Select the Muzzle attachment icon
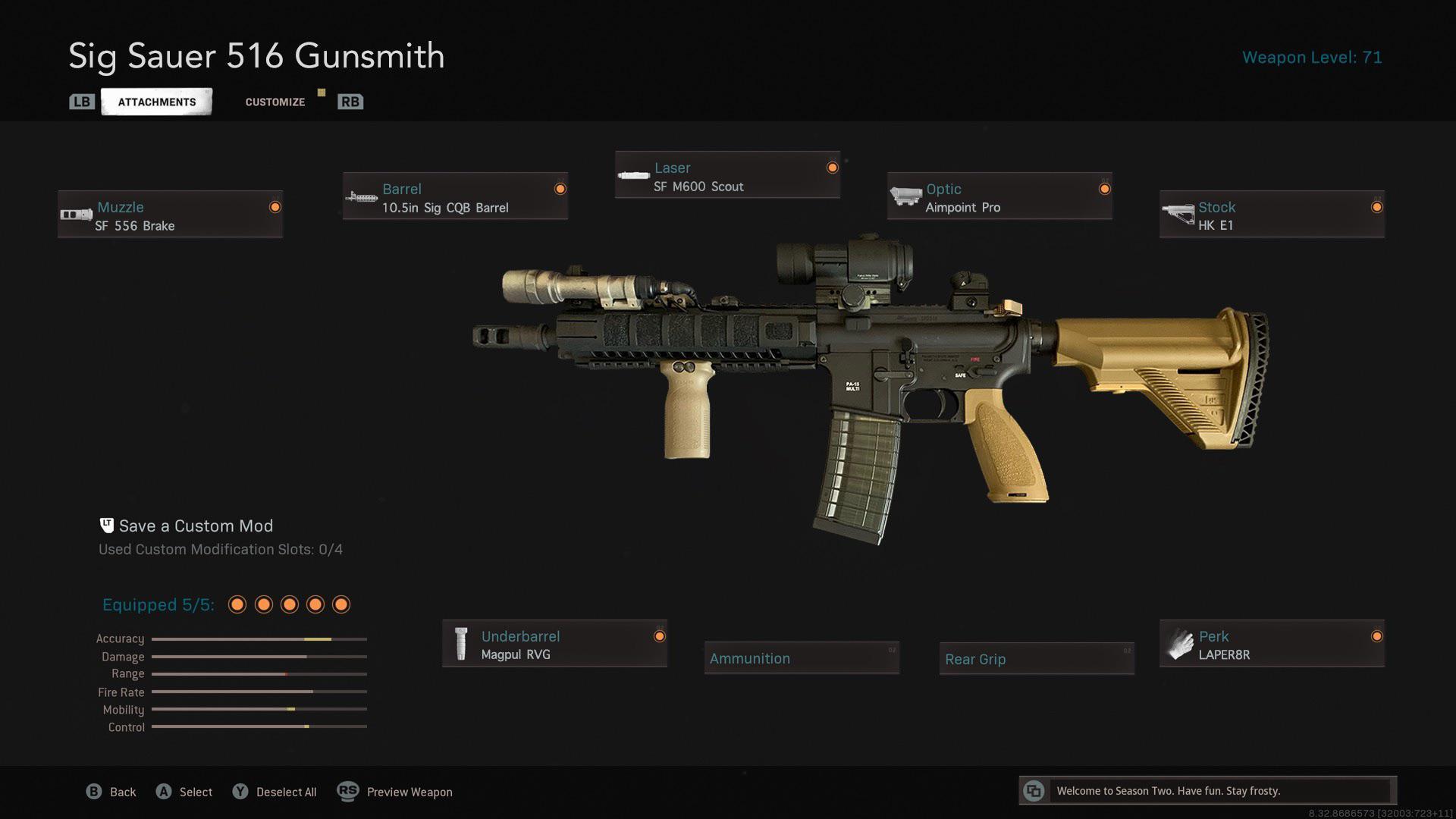This screenshot has height=819, width=1456. pyautogui.click(x=75, y=215)
